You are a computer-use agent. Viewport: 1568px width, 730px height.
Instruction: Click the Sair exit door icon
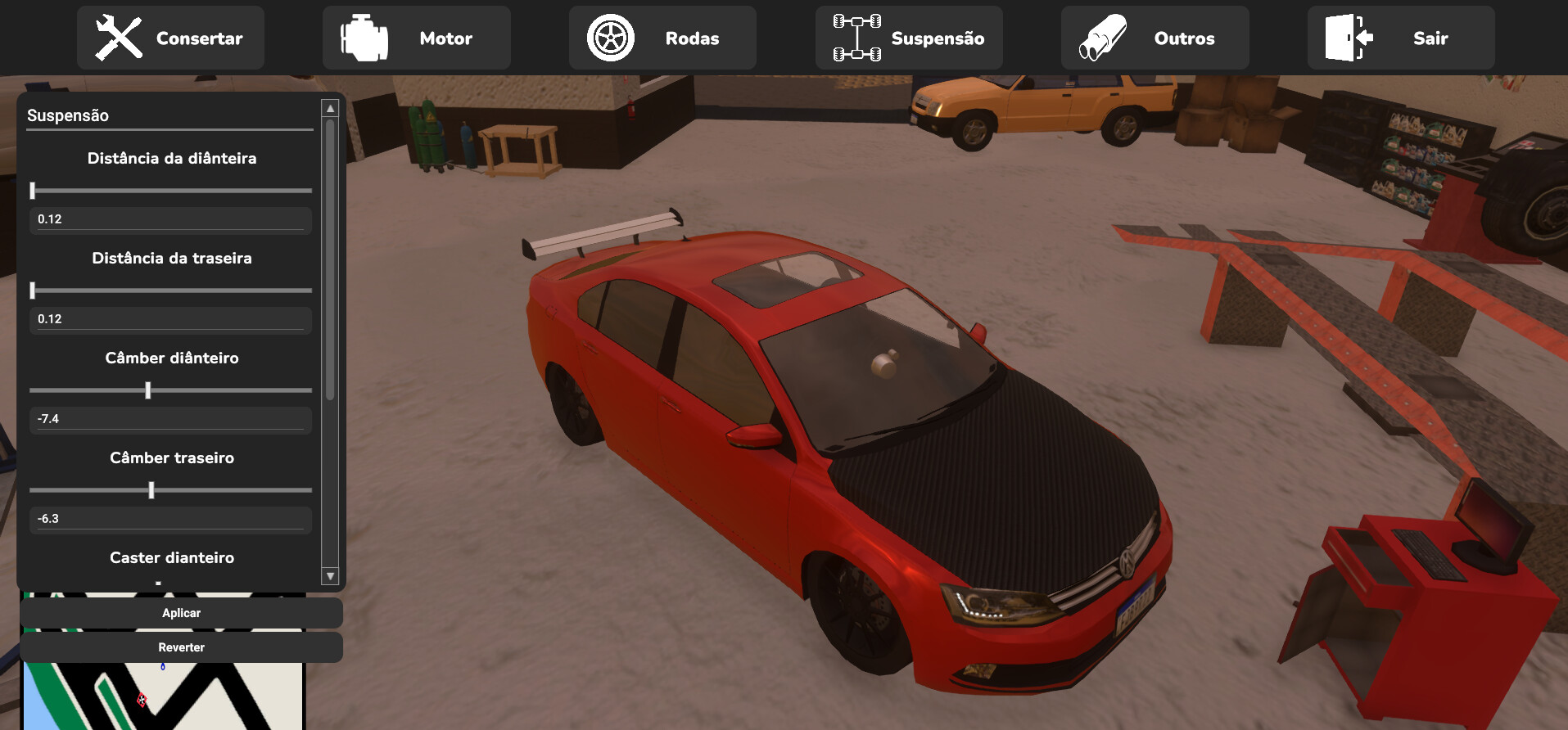tap(1346, 36)
